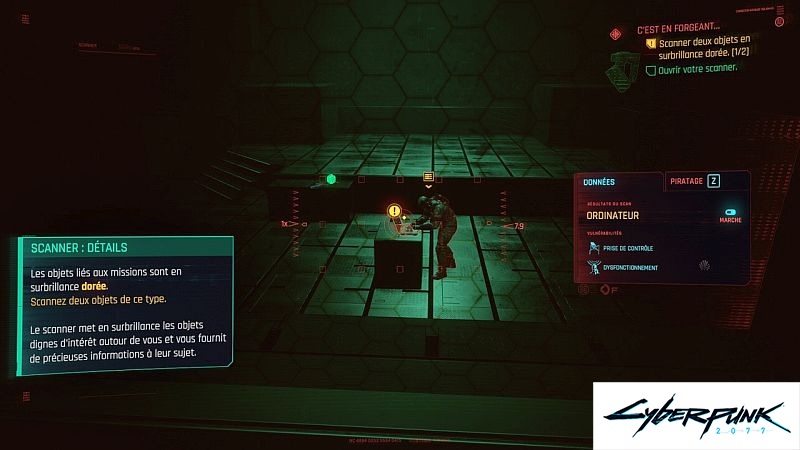Choose the Prise de contrôle quickhack
Screen dimensions: 800x450
[x=628, y=247]
